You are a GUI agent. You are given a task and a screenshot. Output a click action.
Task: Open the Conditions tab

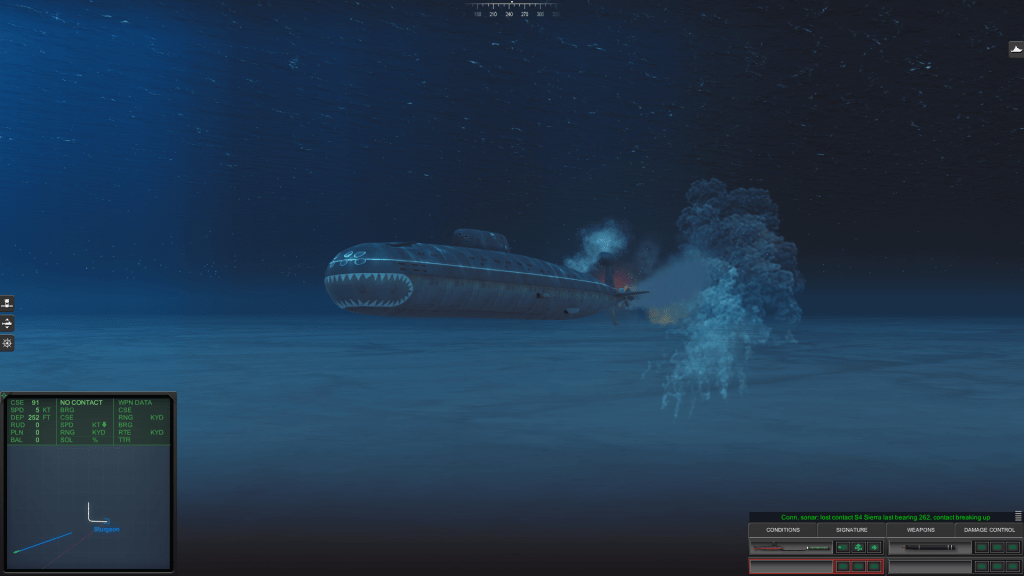point(783,529)
